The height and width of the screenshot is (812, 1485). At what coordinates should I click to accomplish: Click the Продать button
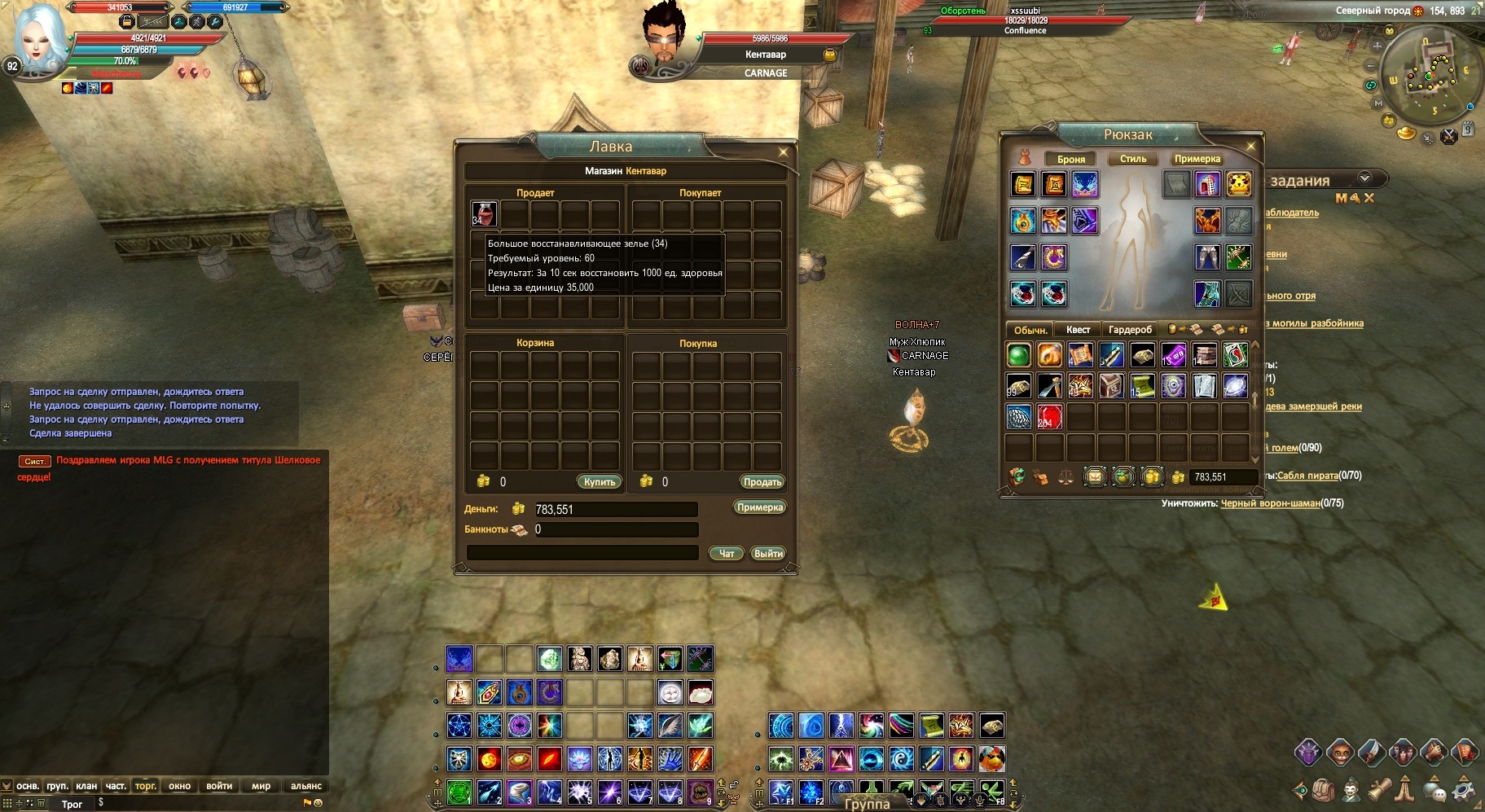tap(762, 482)
